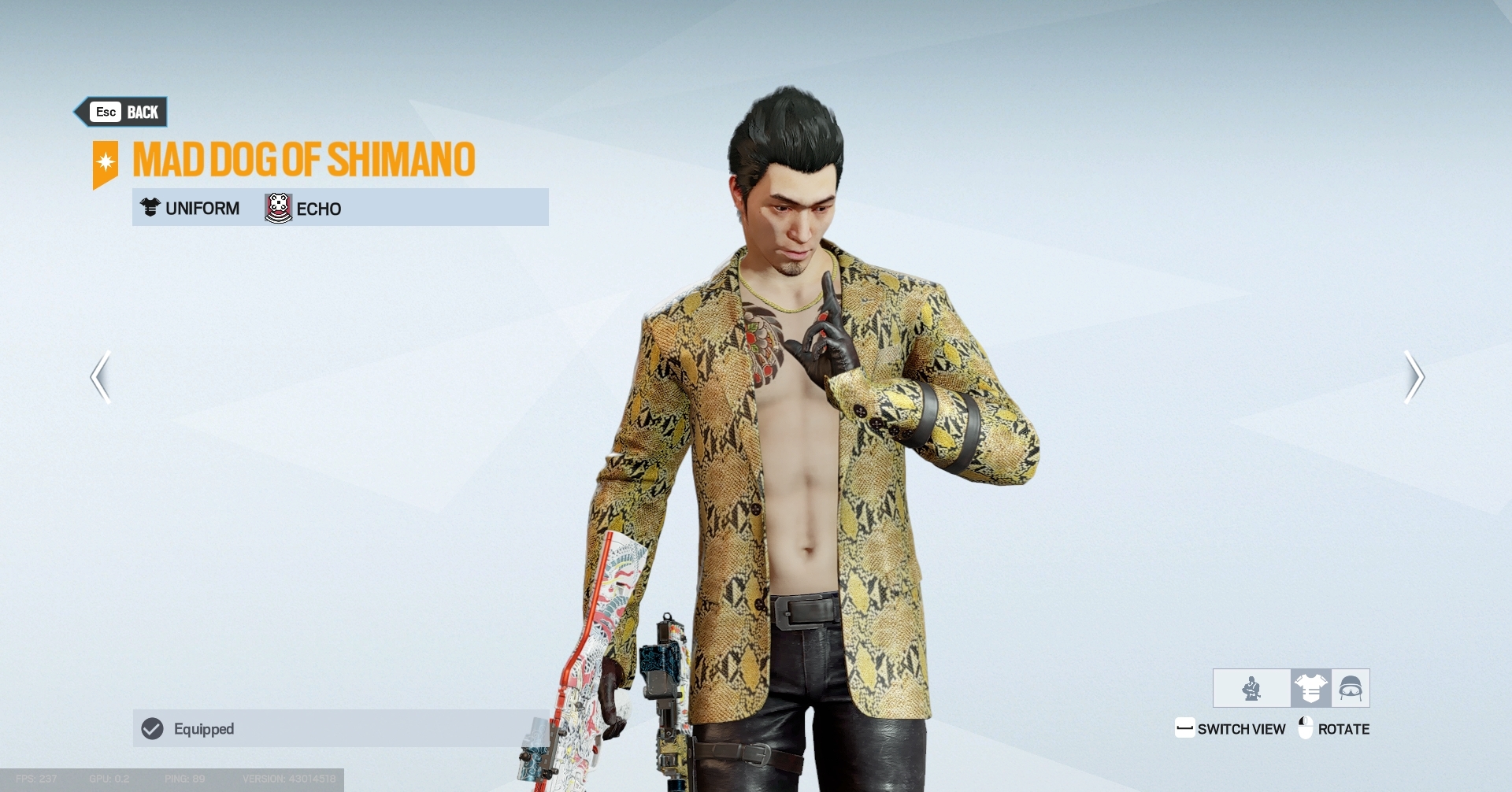1512x792 pixels.
Task: Click the left arrow for previous uniform
Action: click(x=100, y=377)
